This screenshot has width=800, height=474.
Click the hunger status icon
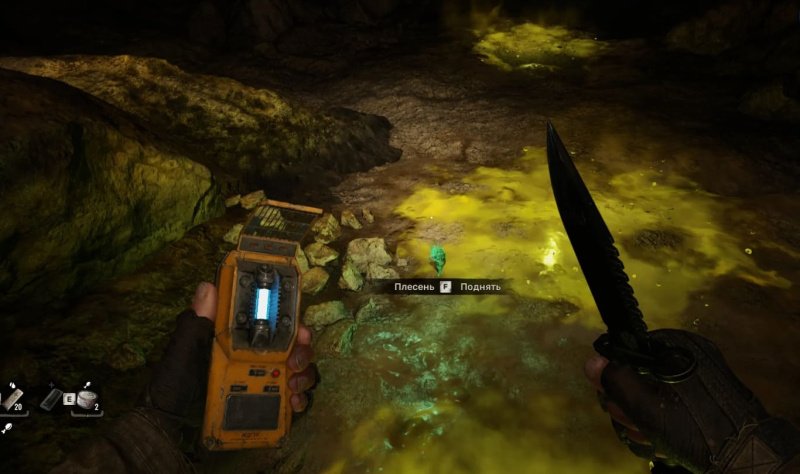8,427
